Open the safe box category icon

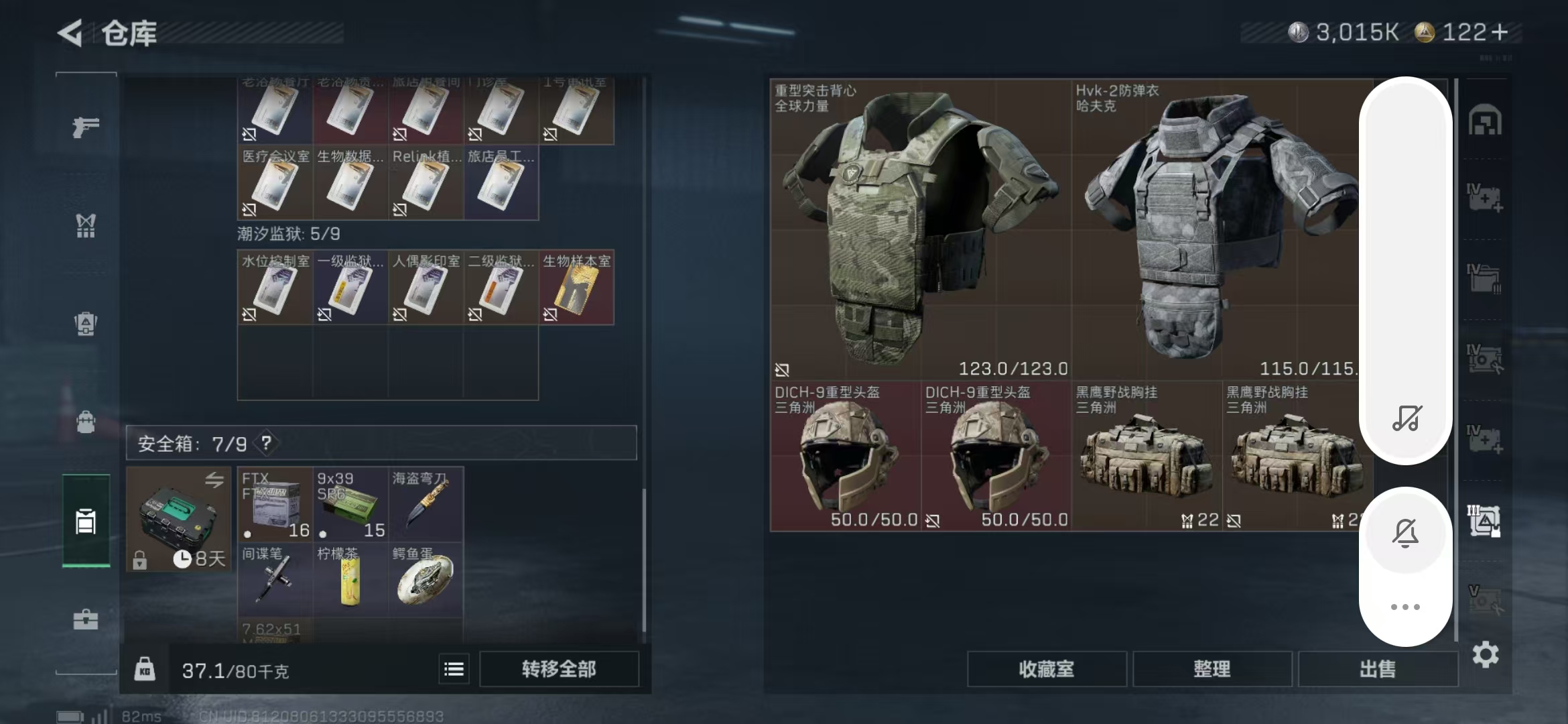tap(85, 522)
